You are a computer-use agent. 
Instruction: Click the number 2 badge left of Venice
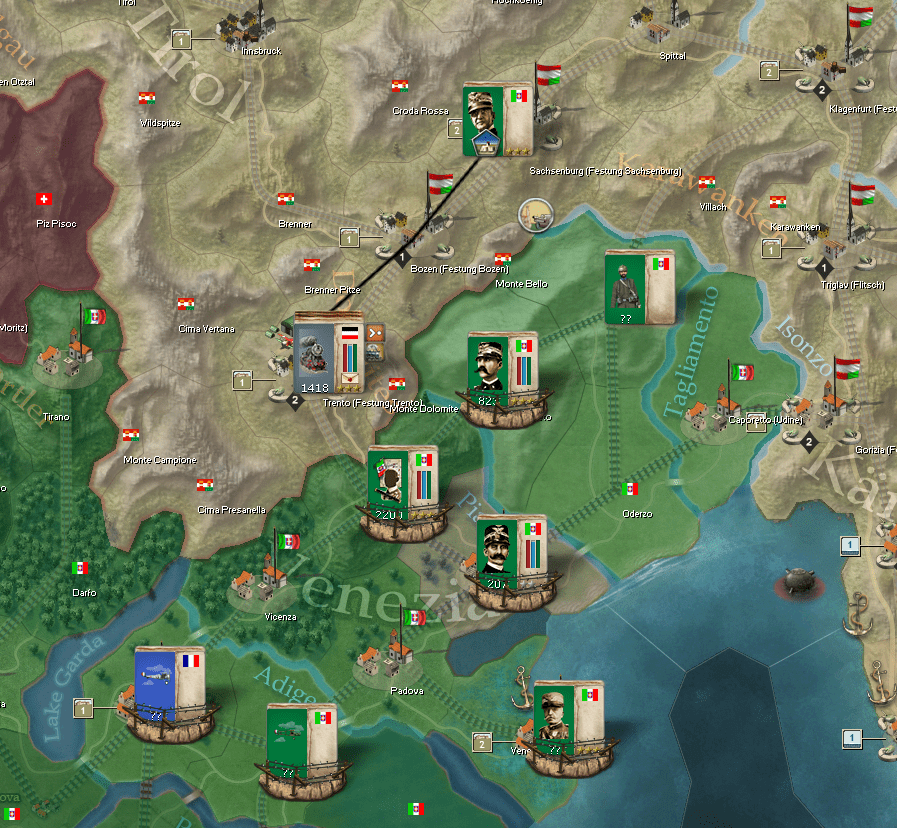coord(482,741)
